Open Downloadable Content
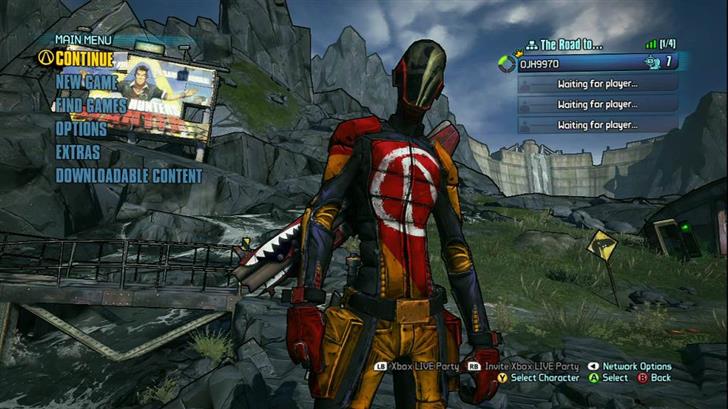Viewport: 728px width, 409px height. 129,176
